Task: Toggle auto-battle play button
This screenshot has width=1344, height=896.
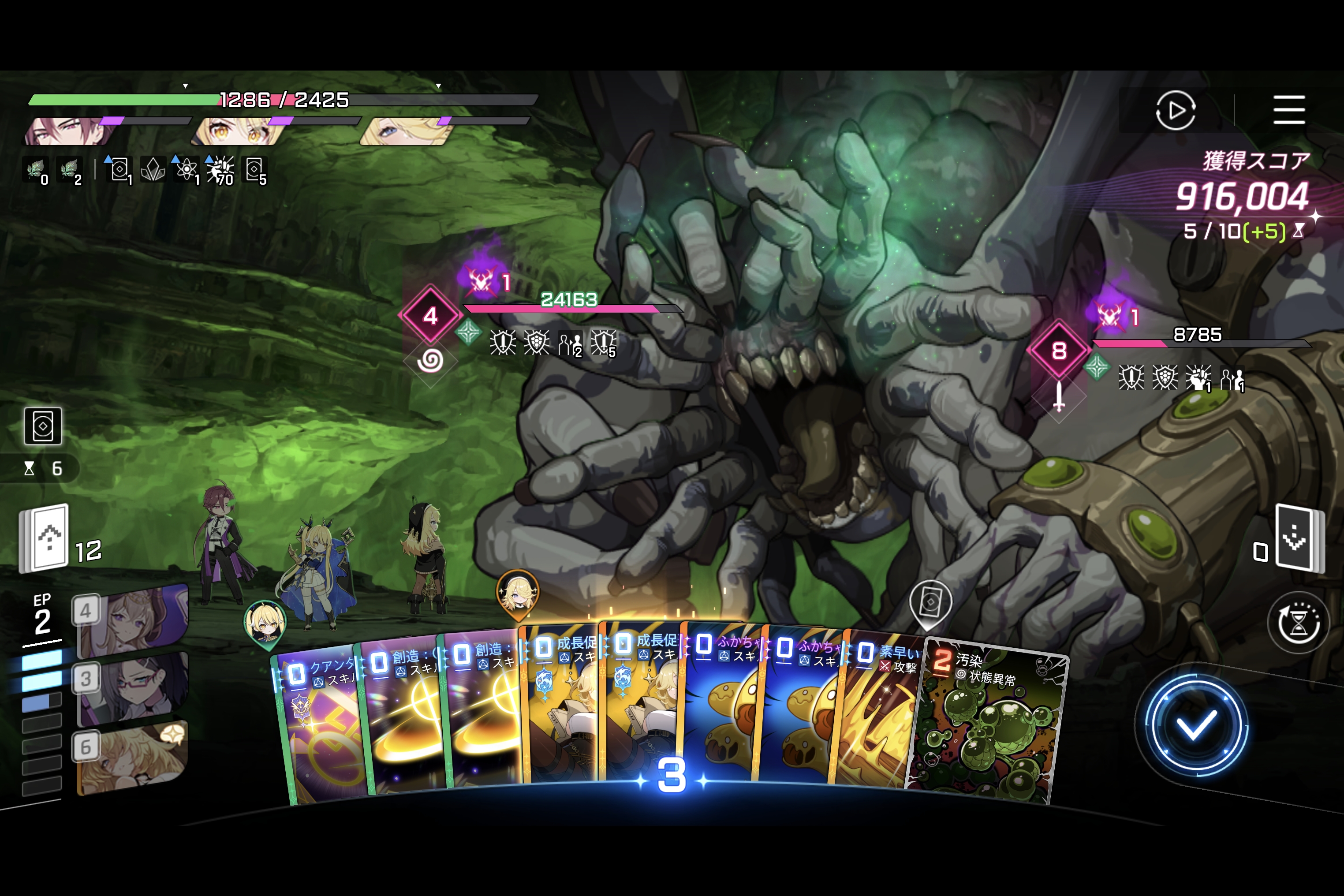Action: click(1176, 110)
